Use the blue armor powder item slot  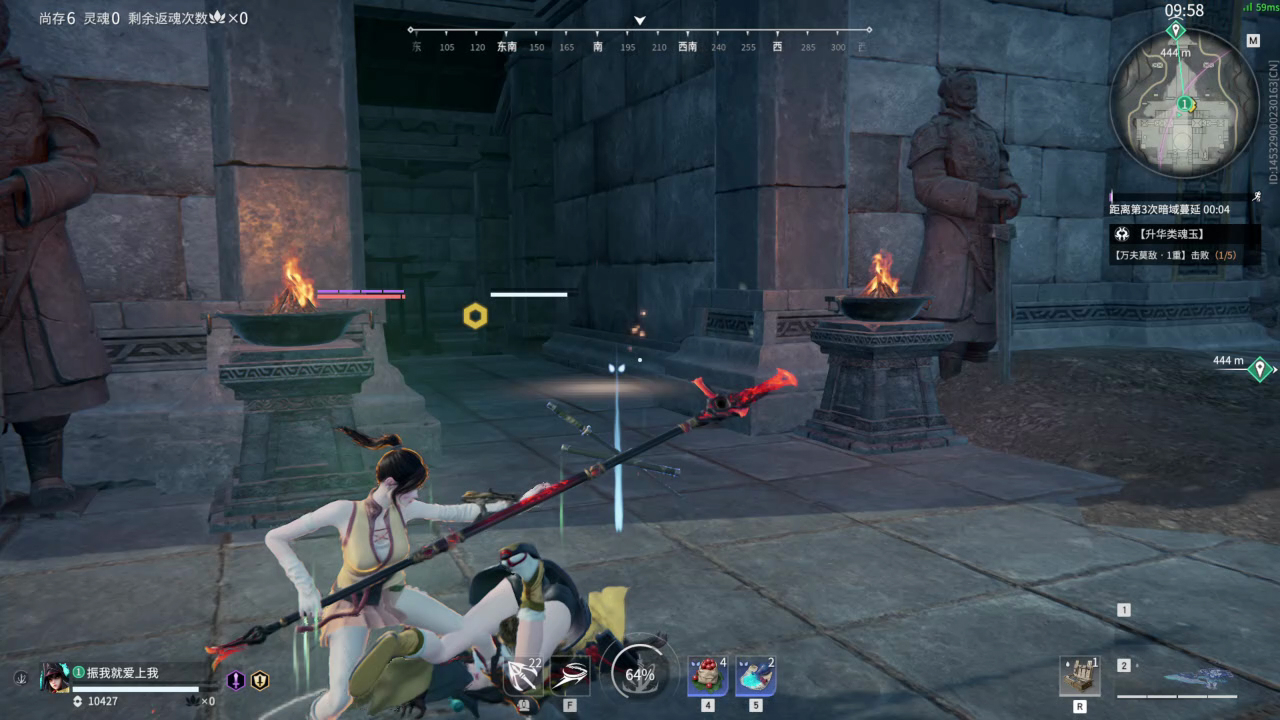point(756,677)
